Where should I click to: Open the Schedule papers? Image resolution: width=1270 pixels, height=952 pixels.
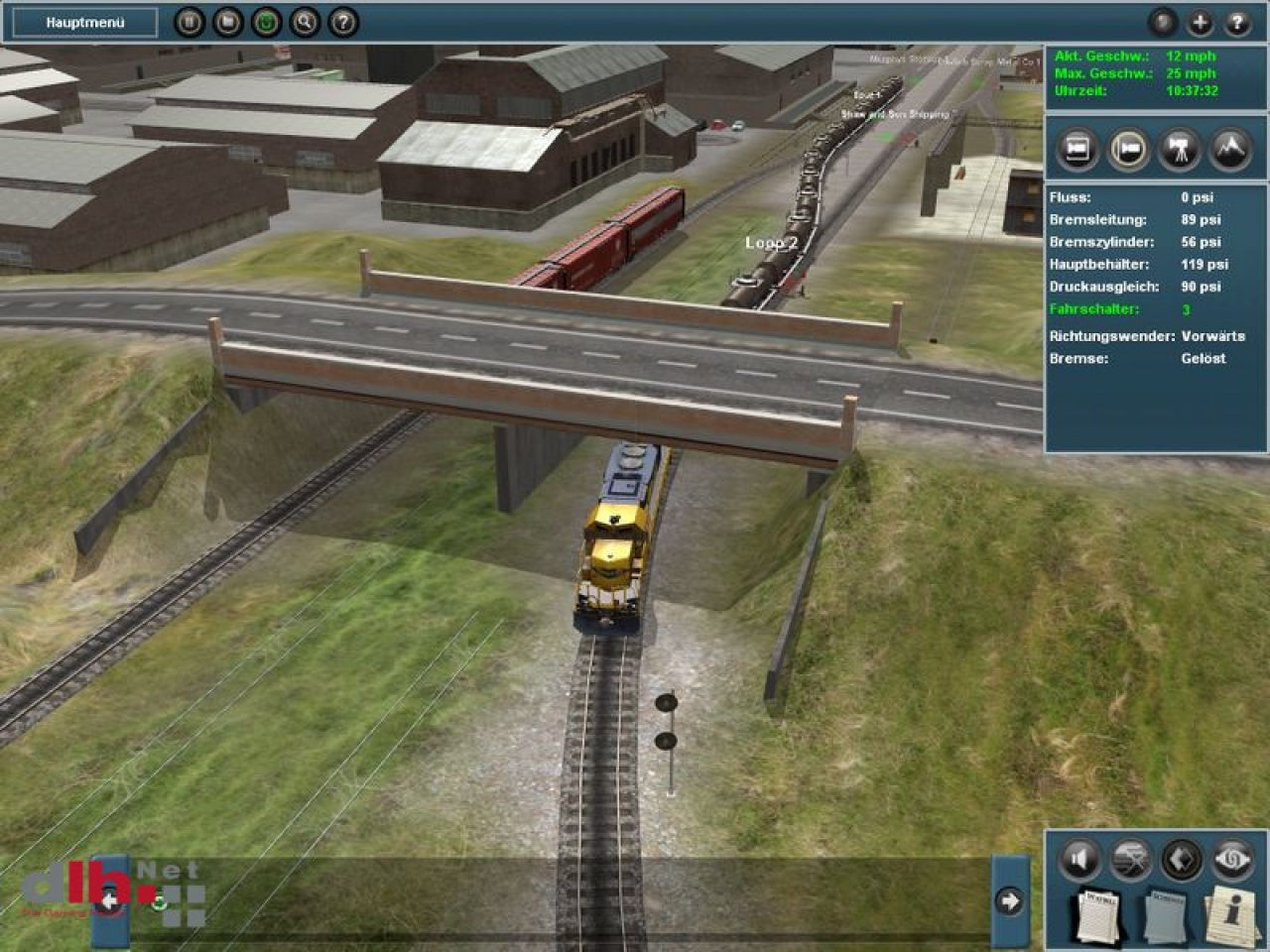click(1166, 914)
